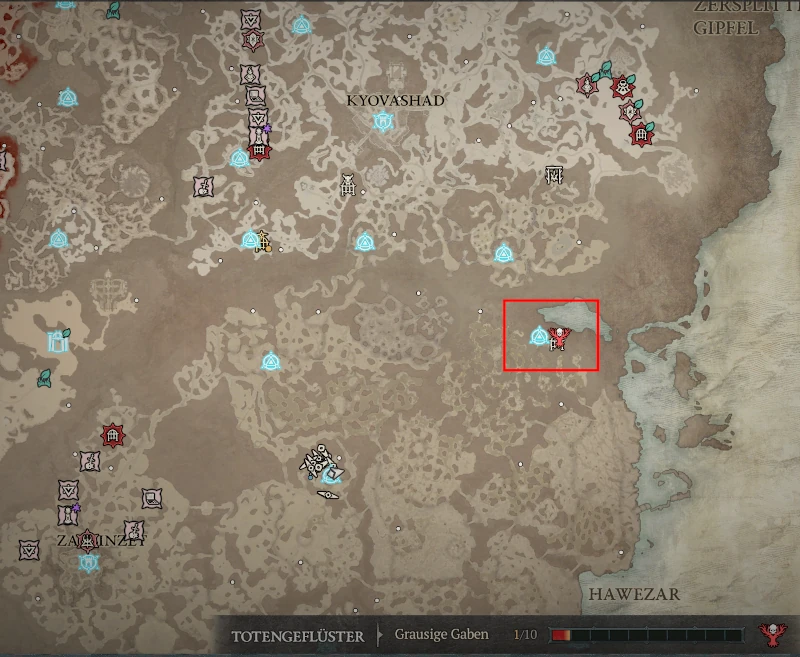The image size is (800, 657).
Task: Select the Zarbinzet town waypoint marker
Action: [89, 562]
